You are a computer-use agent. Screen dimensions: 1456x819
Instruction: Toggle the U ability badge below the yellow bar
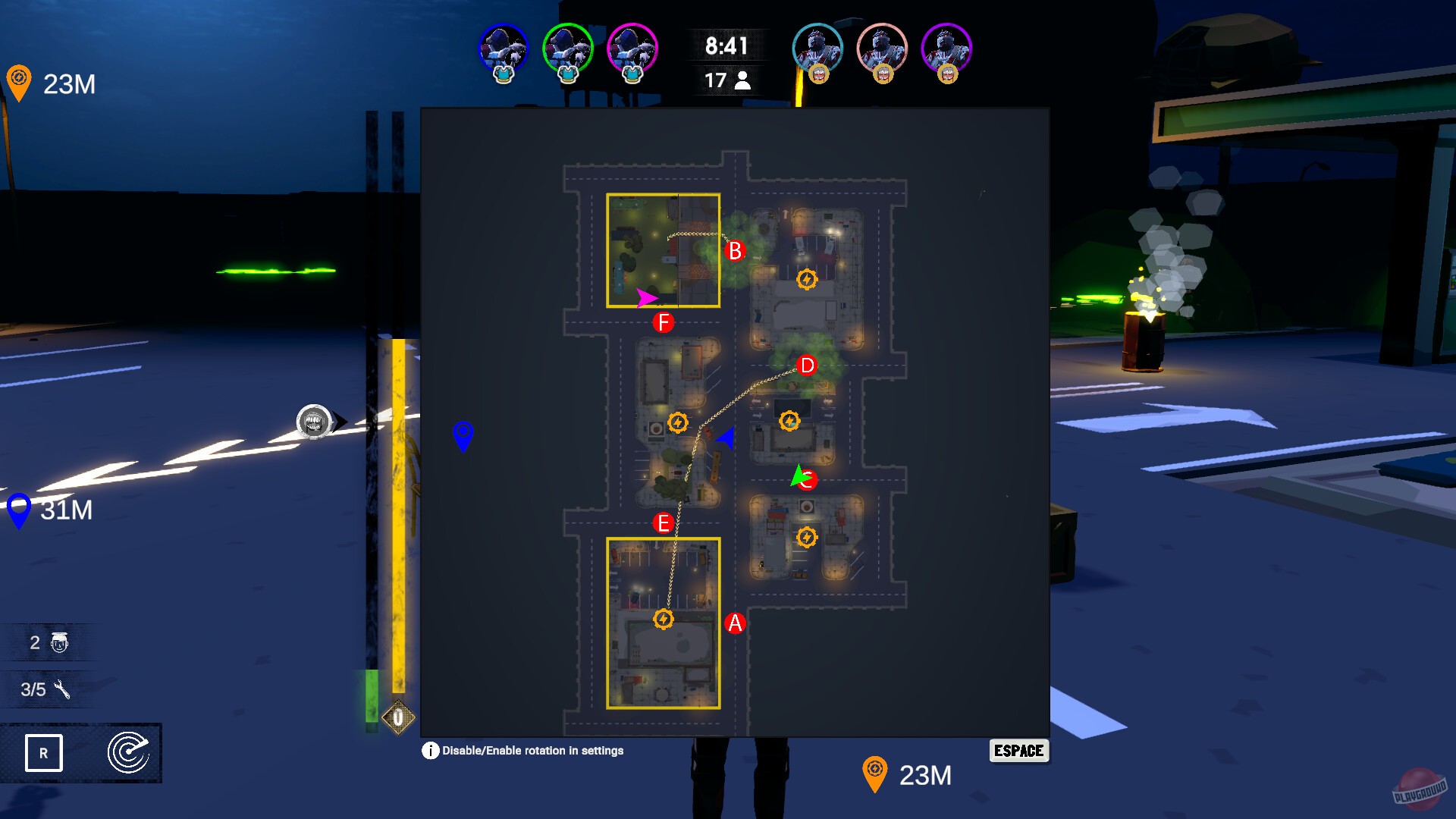397,716
